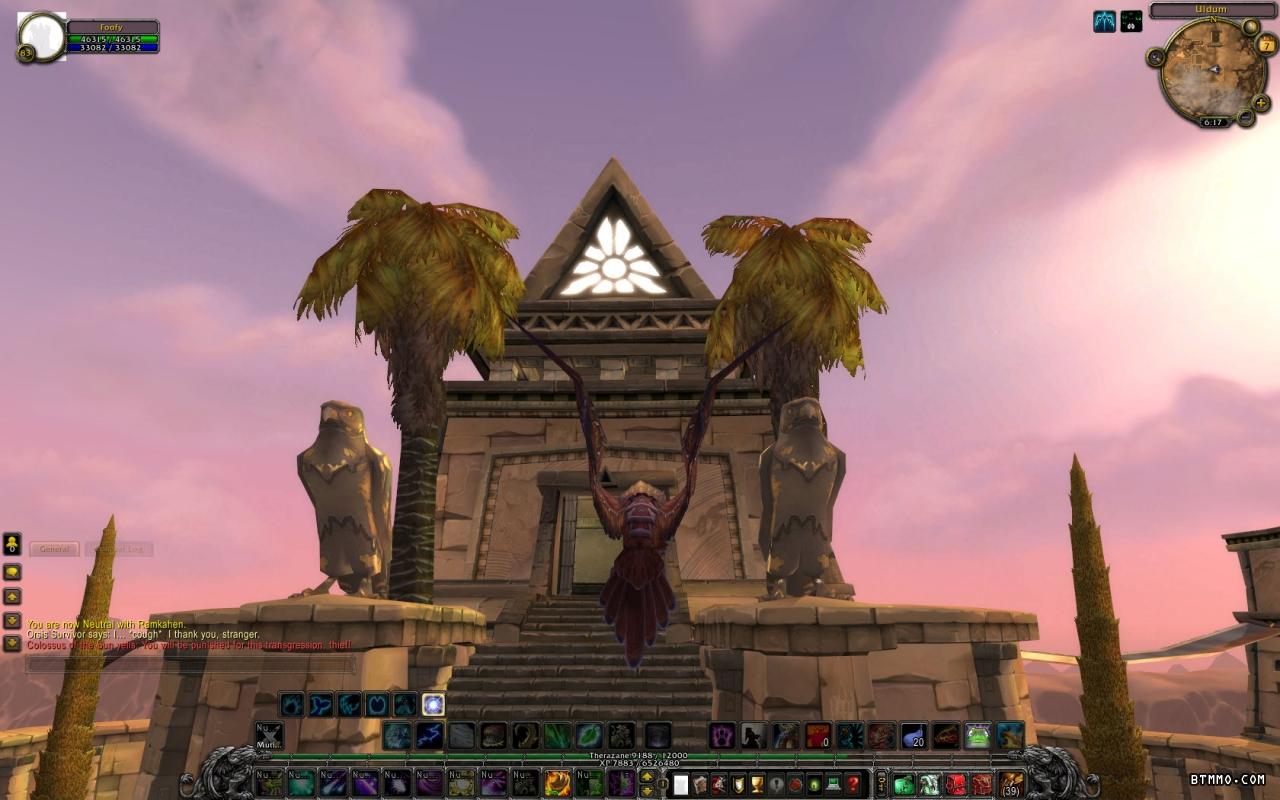
Task: Open the chat social button
Action: [x=12, y=545]
